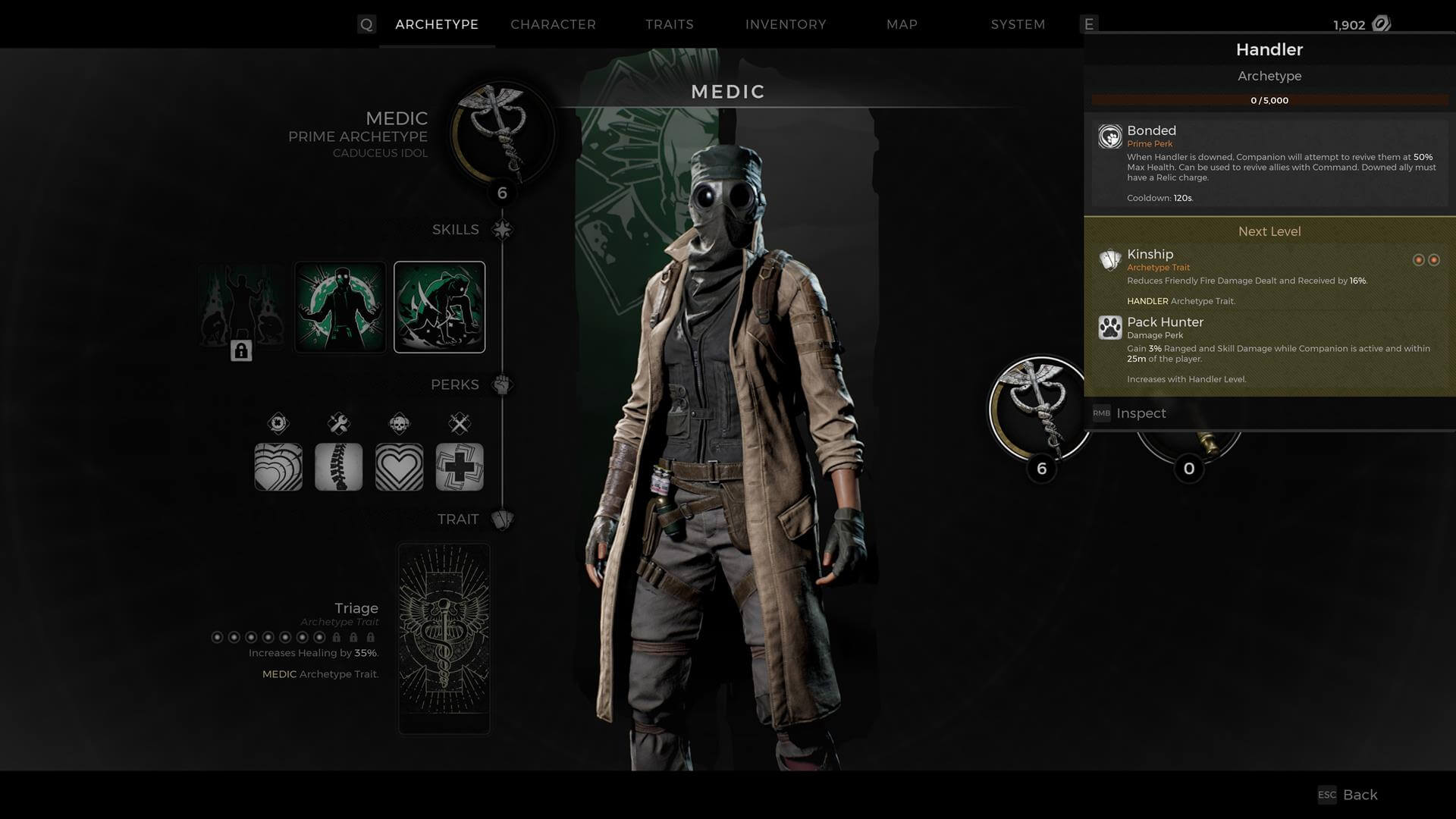Select the highlighted healing skill icon
The height and width of the screenshot is (819, 1456).
tap(440, 307)
